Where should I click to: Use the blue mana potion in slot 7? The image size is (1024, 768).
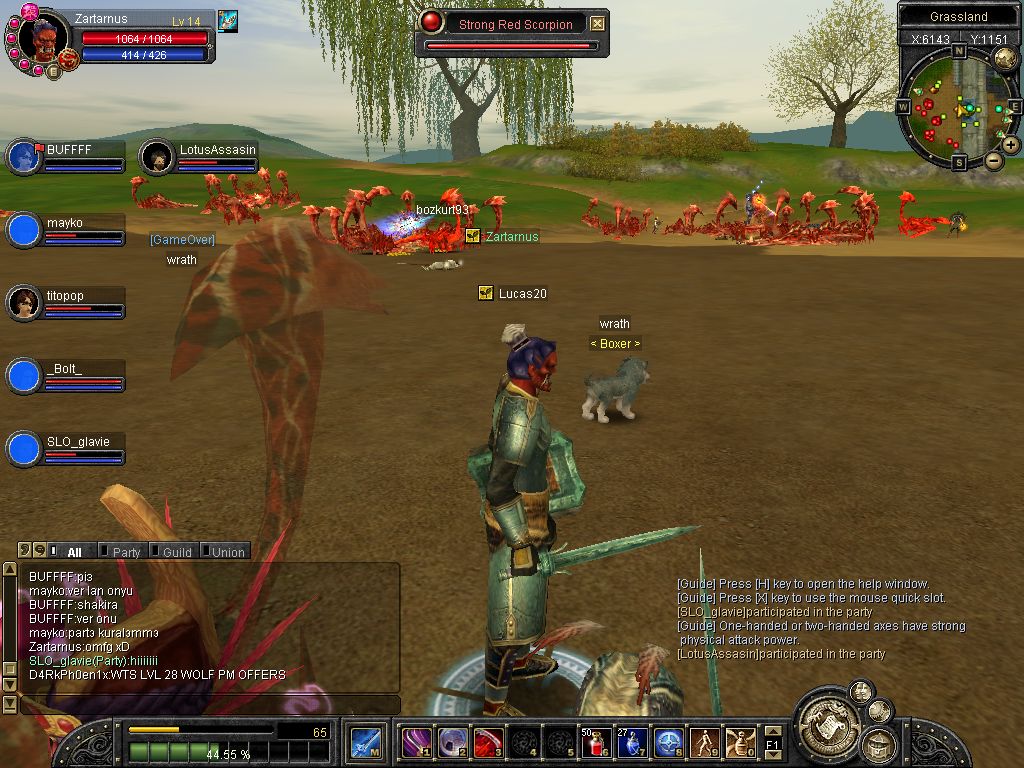pos(632,742)
